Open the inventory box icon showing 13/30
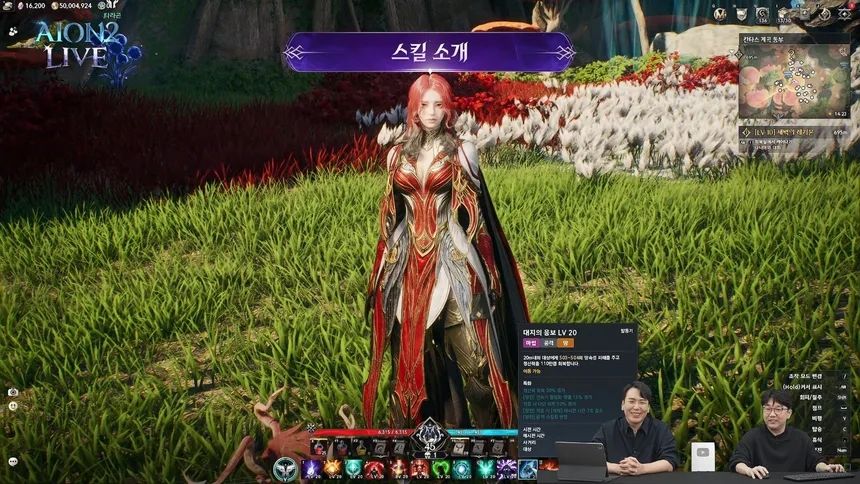 pos(784,12)
